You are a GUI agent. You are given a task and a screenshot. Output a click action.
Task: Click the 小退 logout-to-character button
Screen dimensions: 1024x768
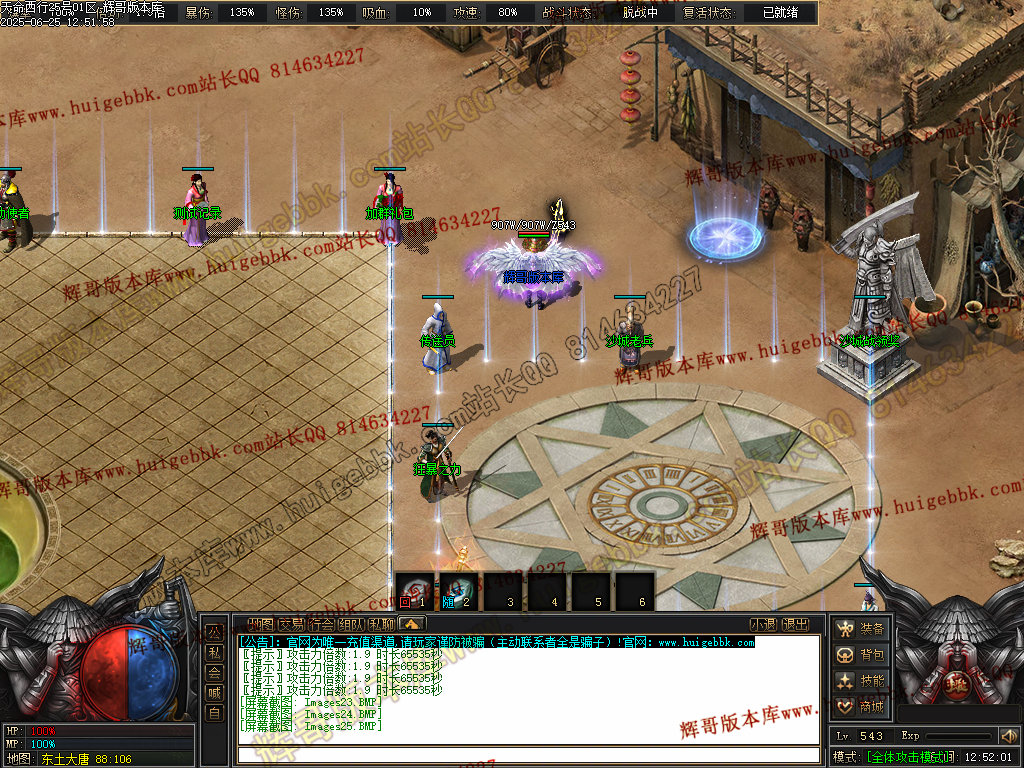pyautogui.click(x=763, y=625)
